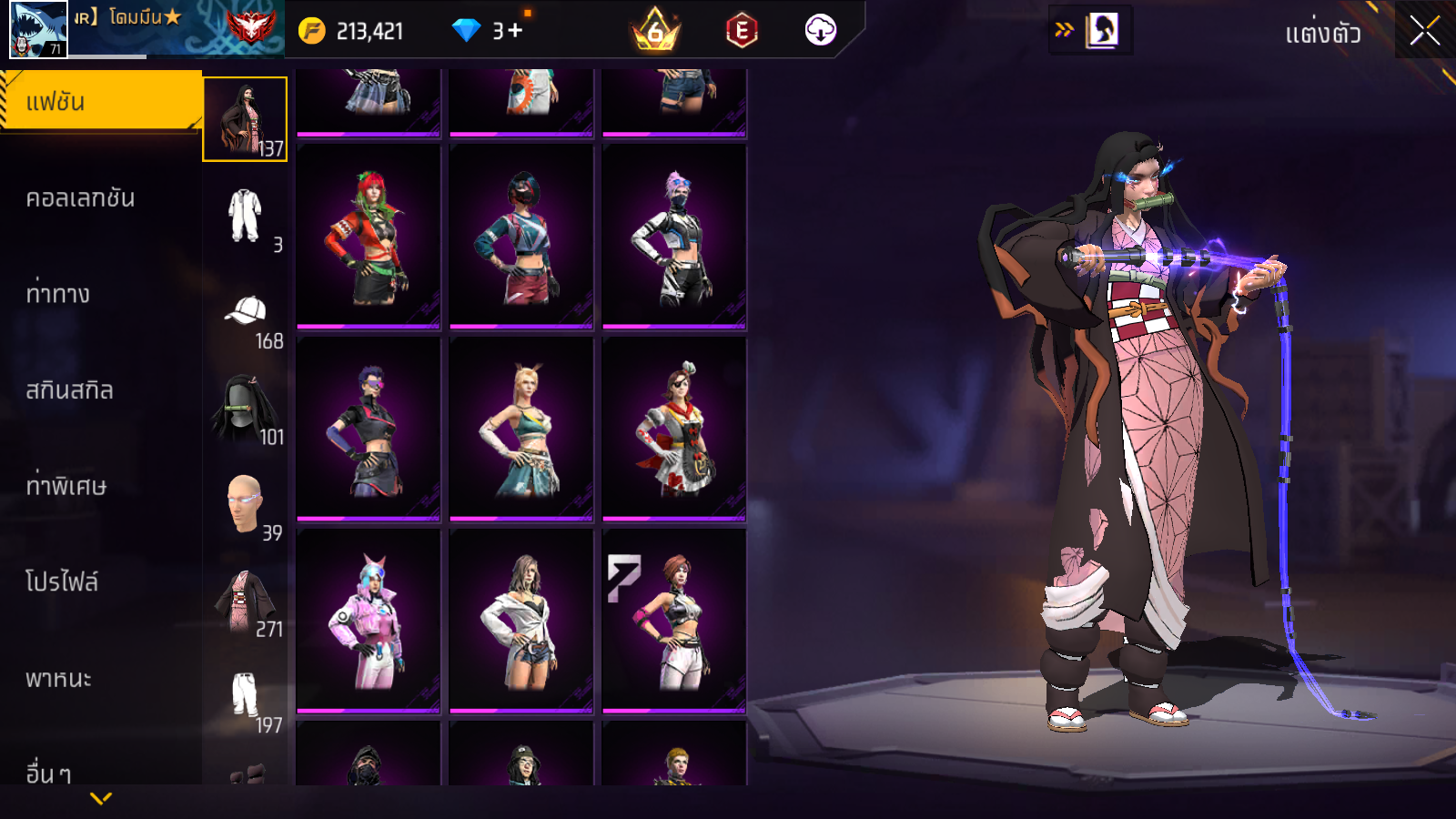This screenshot has width=1456, height=819.
Task: Pick the red and green haired outfit
Action: pyautogui.click(x=369, y=237)
